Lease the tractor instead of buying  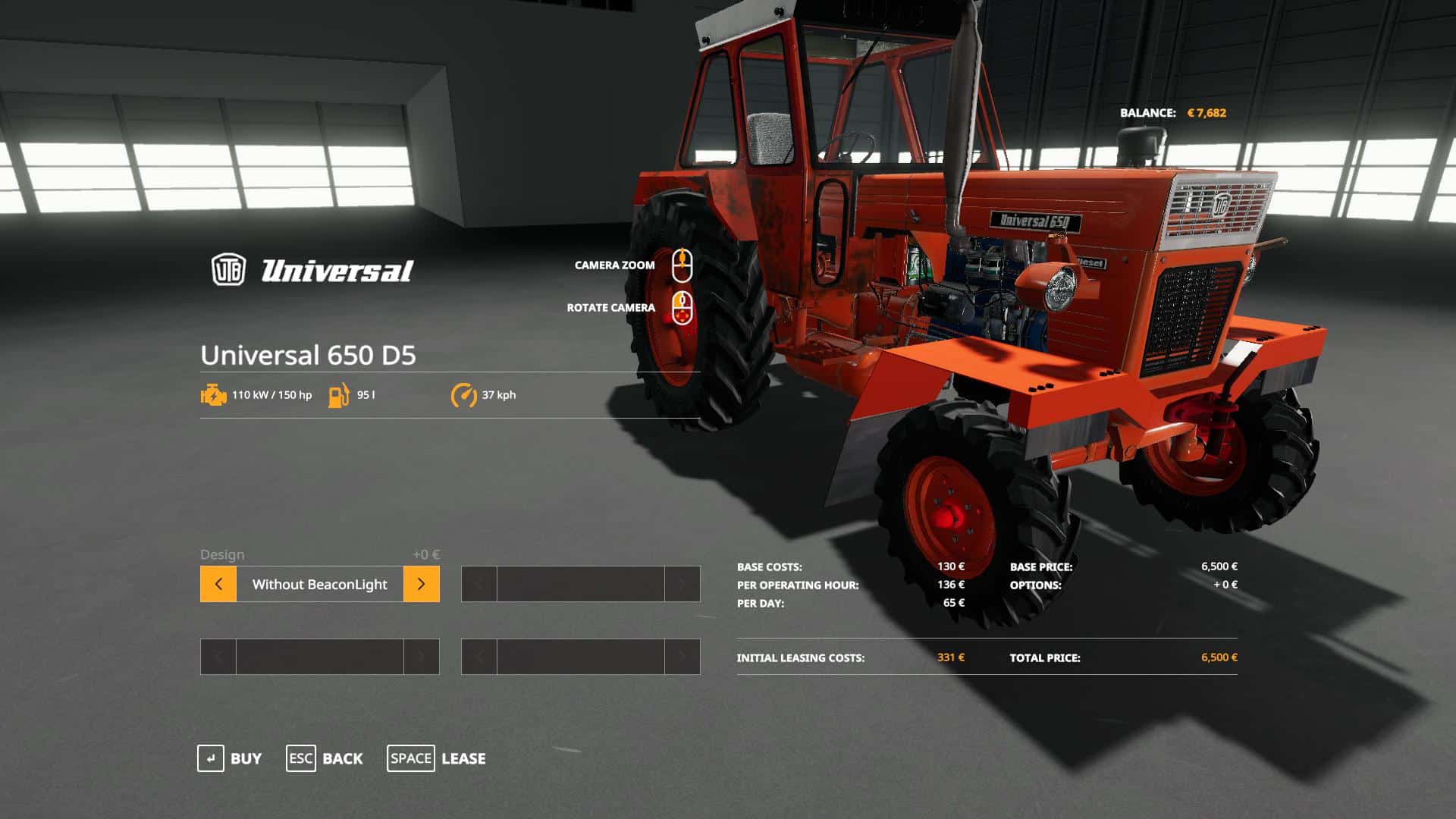point(437,758)
